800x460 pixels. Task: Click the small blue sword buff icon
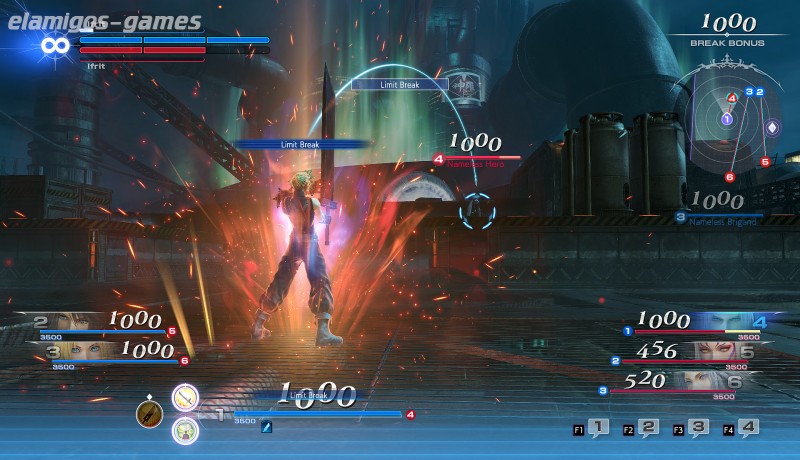[267, 427]
